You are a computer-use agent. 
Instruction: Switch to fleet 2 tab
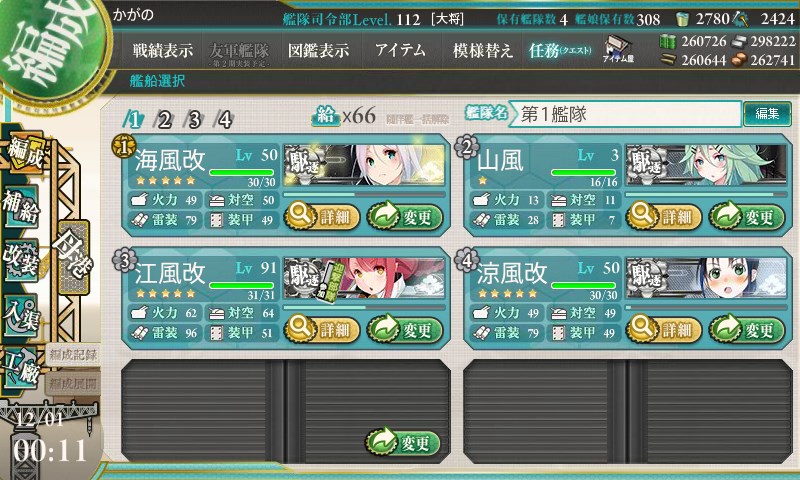[x=164, y=120]
